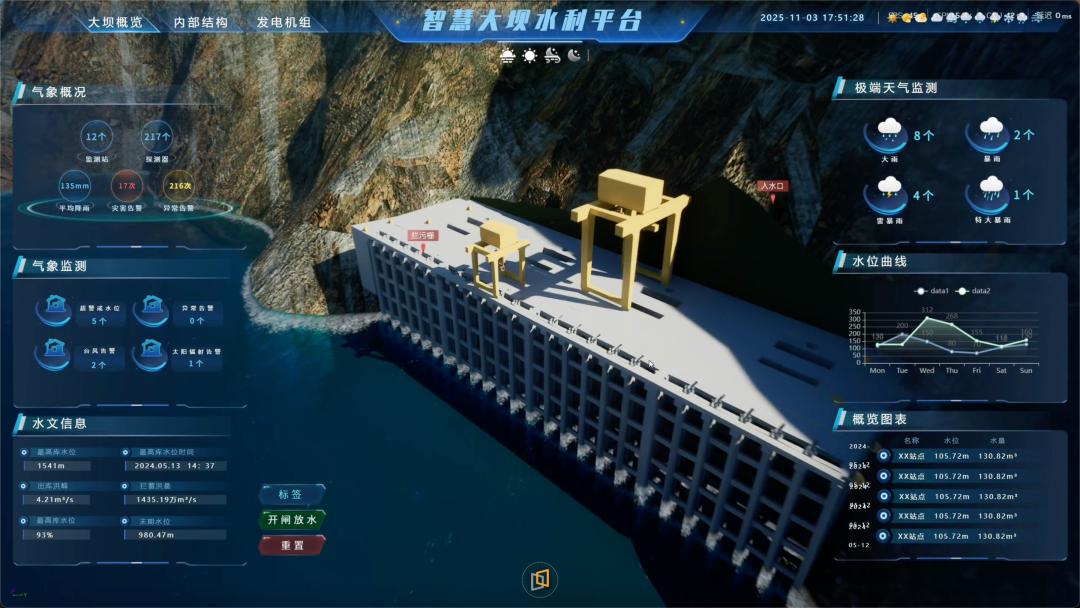Toggle data2 series in chart legend

(974, 291)
